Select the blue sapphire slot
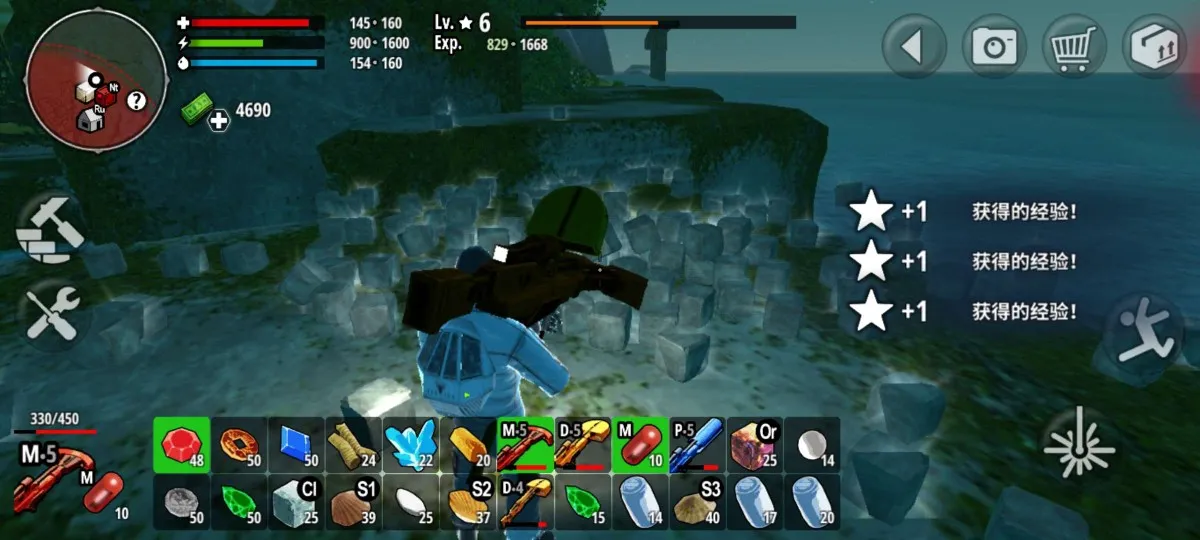The width and height of the screenshot is (1200, 540). click(x=297, y=444)
